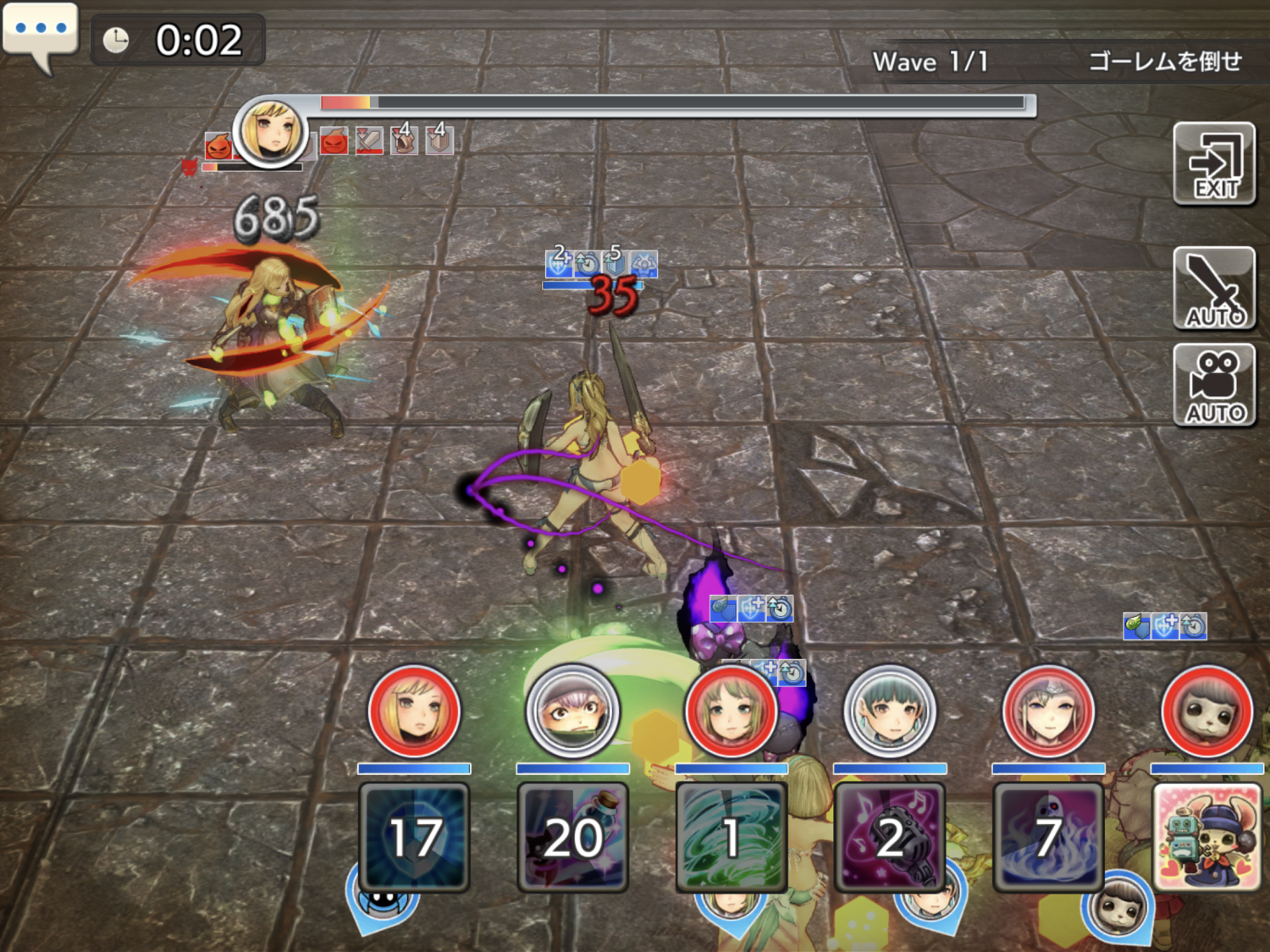This screenshot has width=1270, height=952.
Task: Toggle auto camera with the camera AUTO button
Action: tap(1214, 386)
